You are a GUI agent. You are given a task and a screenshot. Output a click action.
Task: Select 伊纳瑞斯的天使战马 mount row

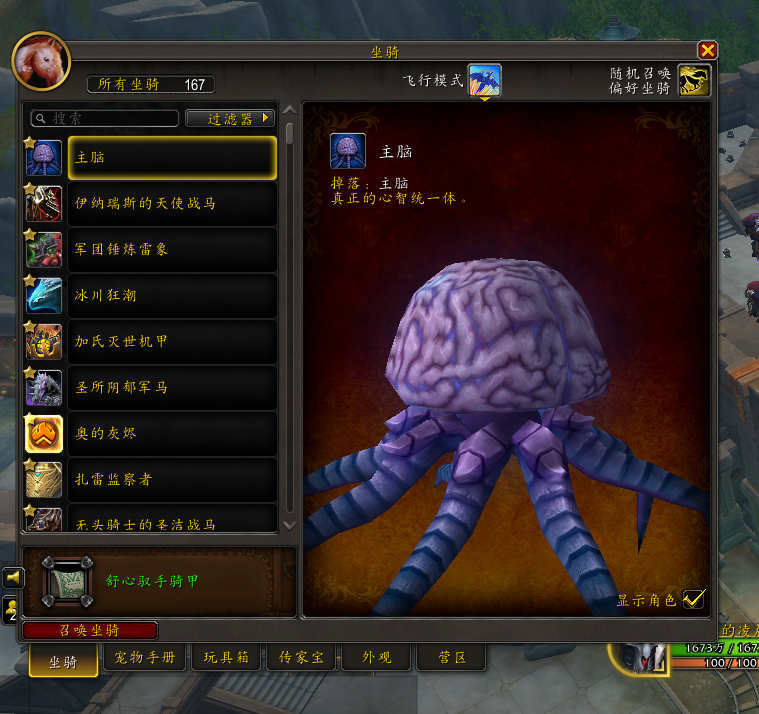172,203
